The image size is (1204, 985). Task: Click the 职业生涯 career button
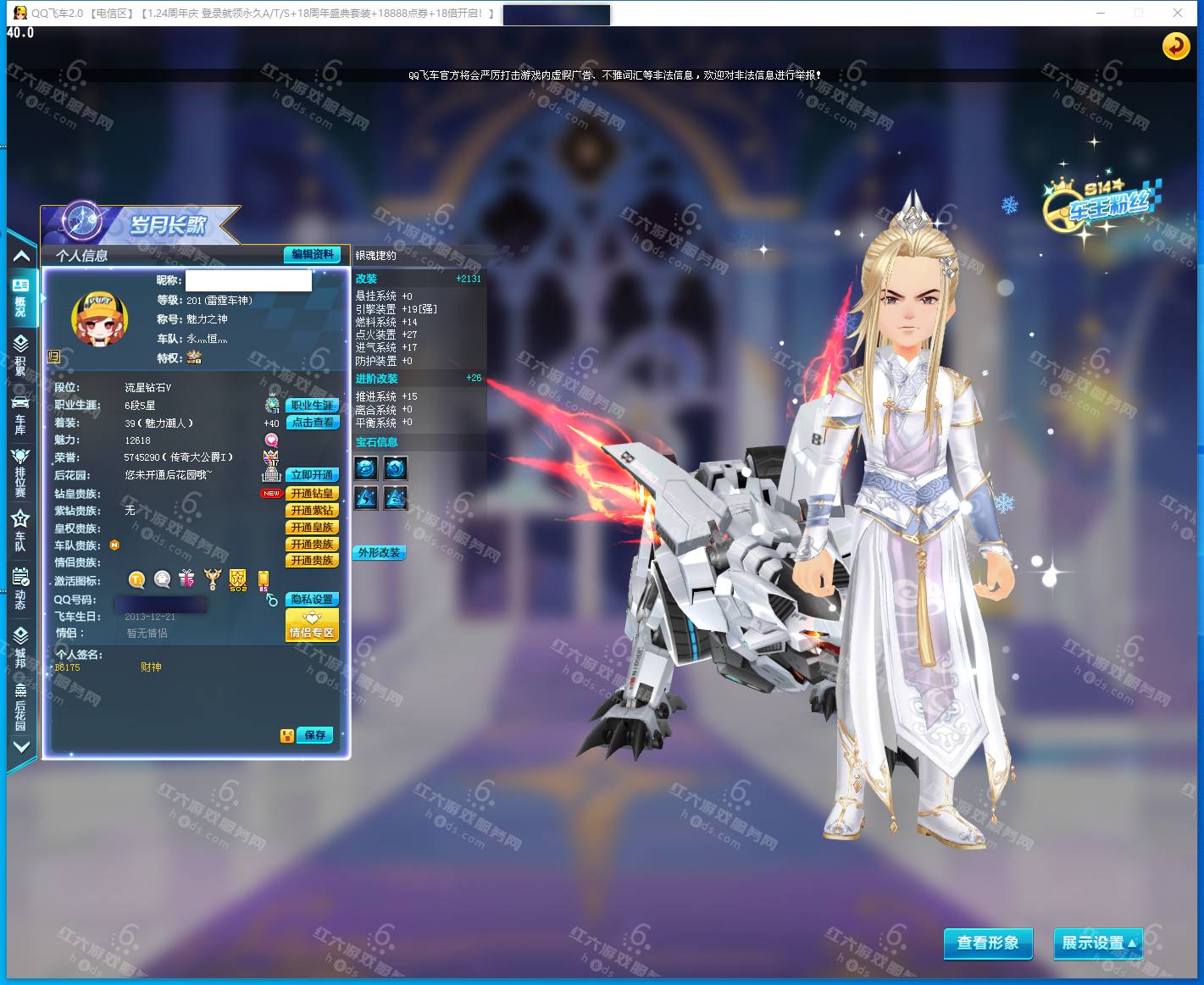(313, 405)
